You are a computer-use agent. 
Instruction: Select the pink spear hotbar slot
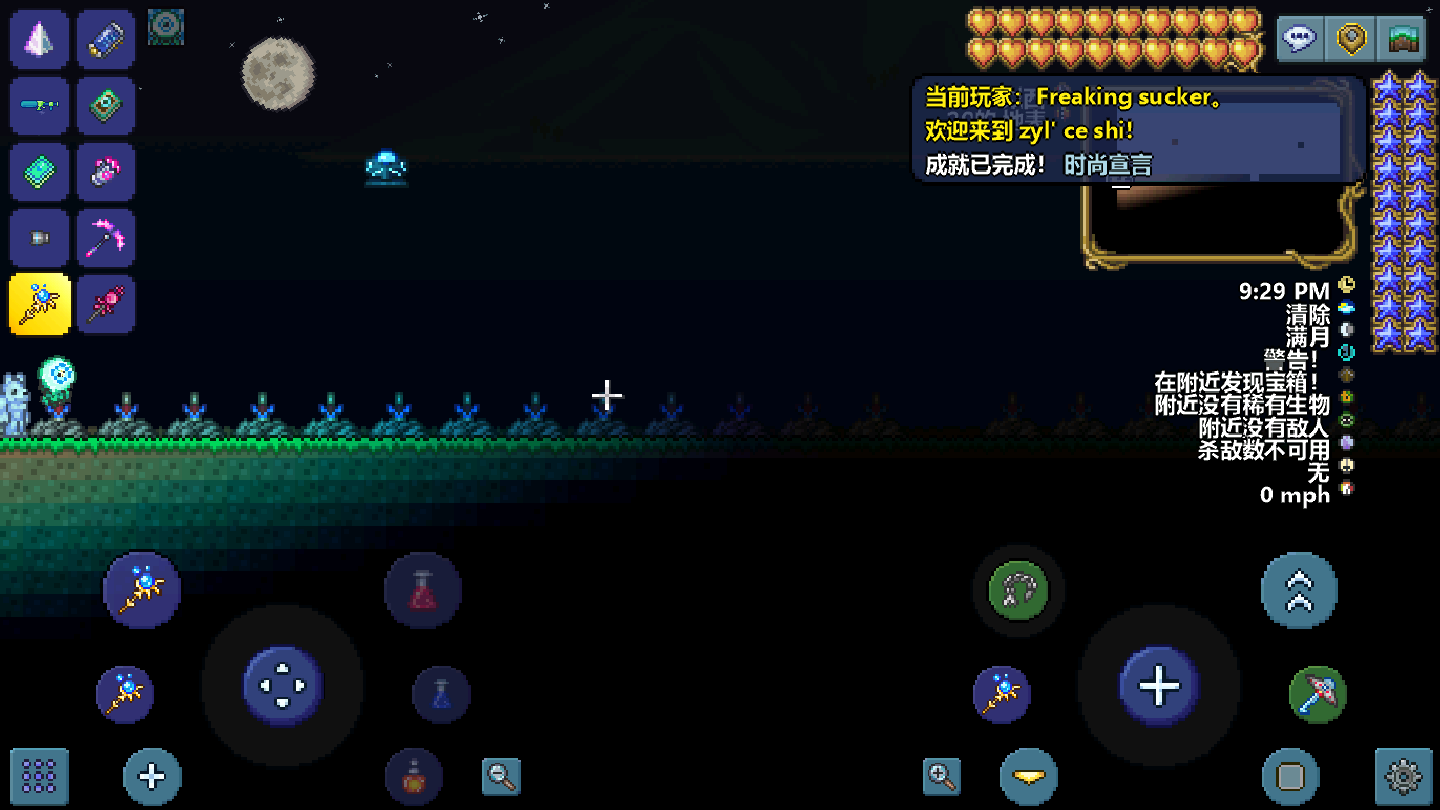(x=107, y=304)
